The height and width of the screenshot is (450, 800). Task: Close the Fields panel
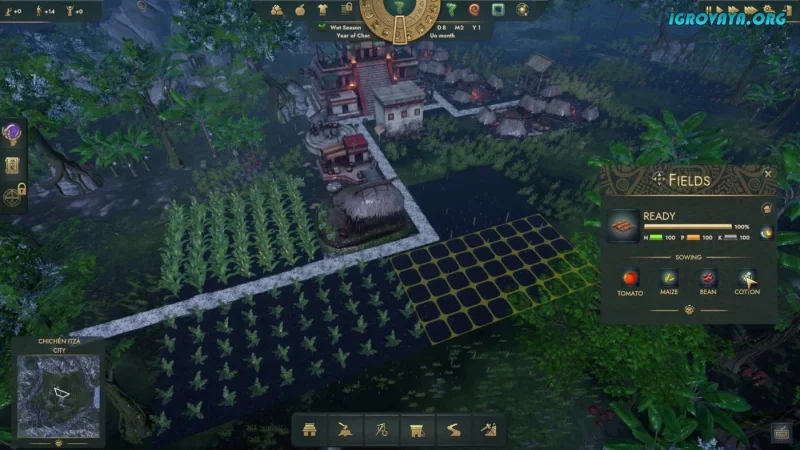(x=768, y=174)
